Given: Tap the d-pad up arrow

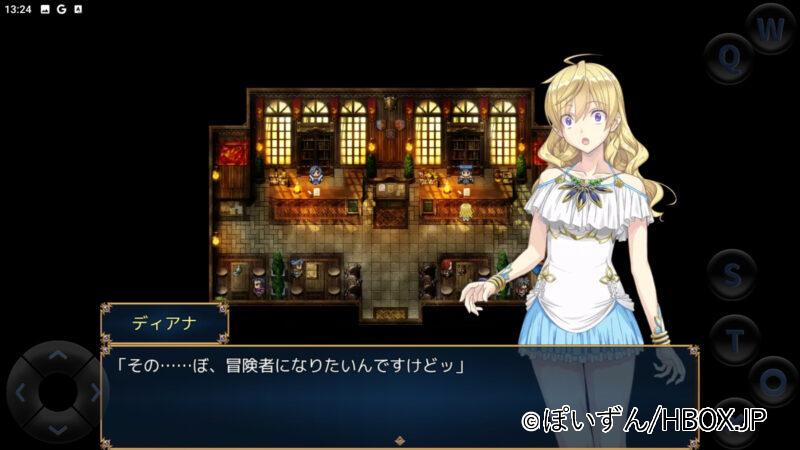Looking at the screenshot, I should click(x=58, y=355).
